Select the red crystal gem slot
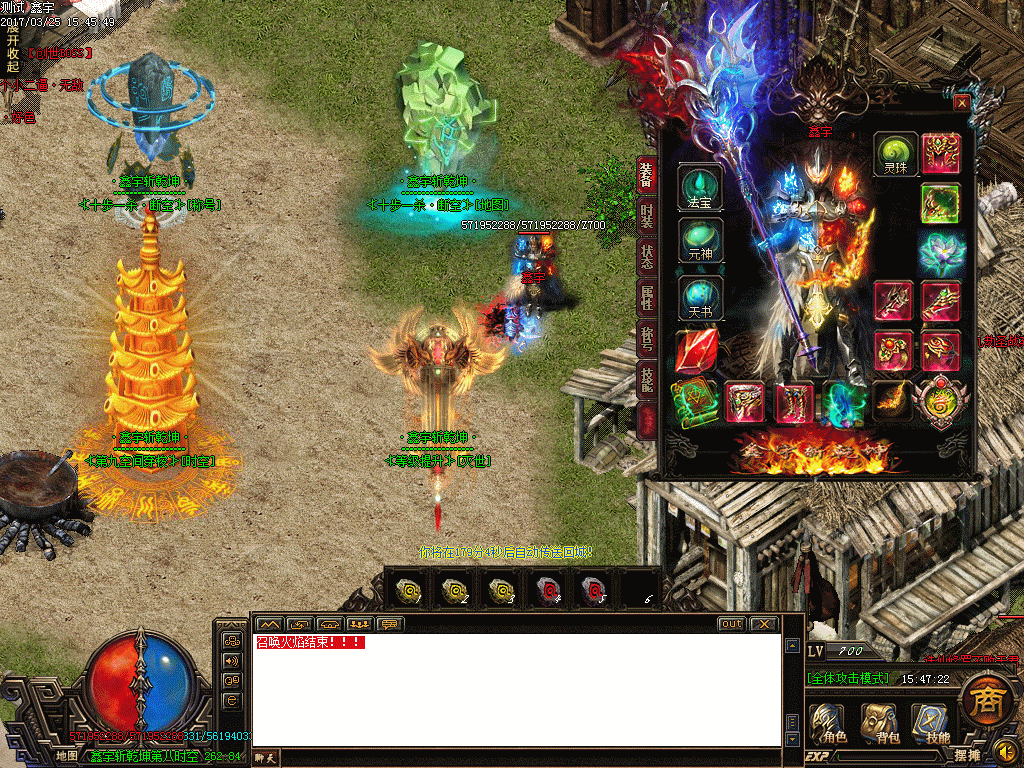The height and width of the screenshot is (768, 1024). pos(696,351)
